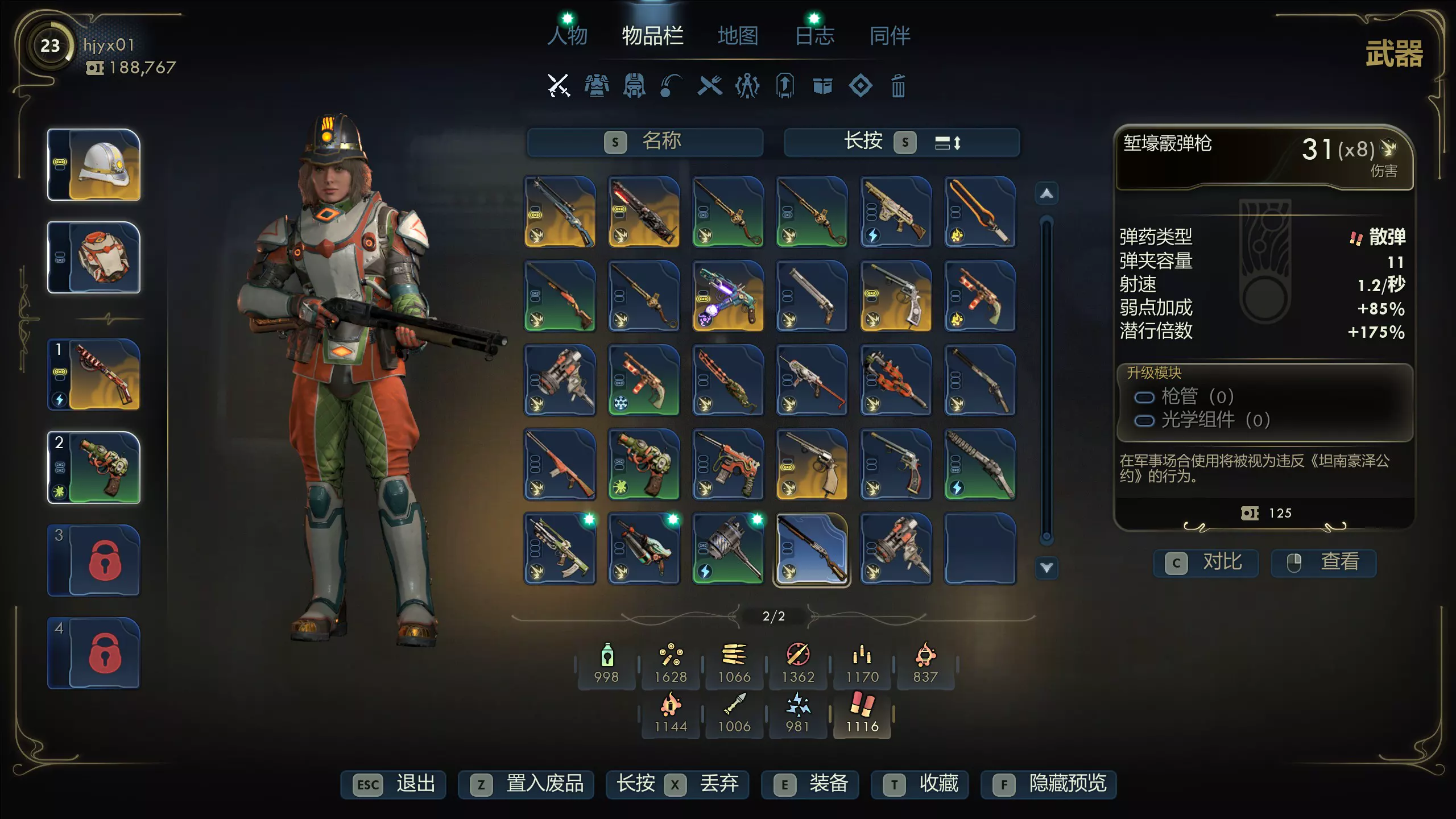The width and height of the screenshot is (1456, 819).
Task: Click the locked weapon slot 3
Action: click(x=94, y=560)
